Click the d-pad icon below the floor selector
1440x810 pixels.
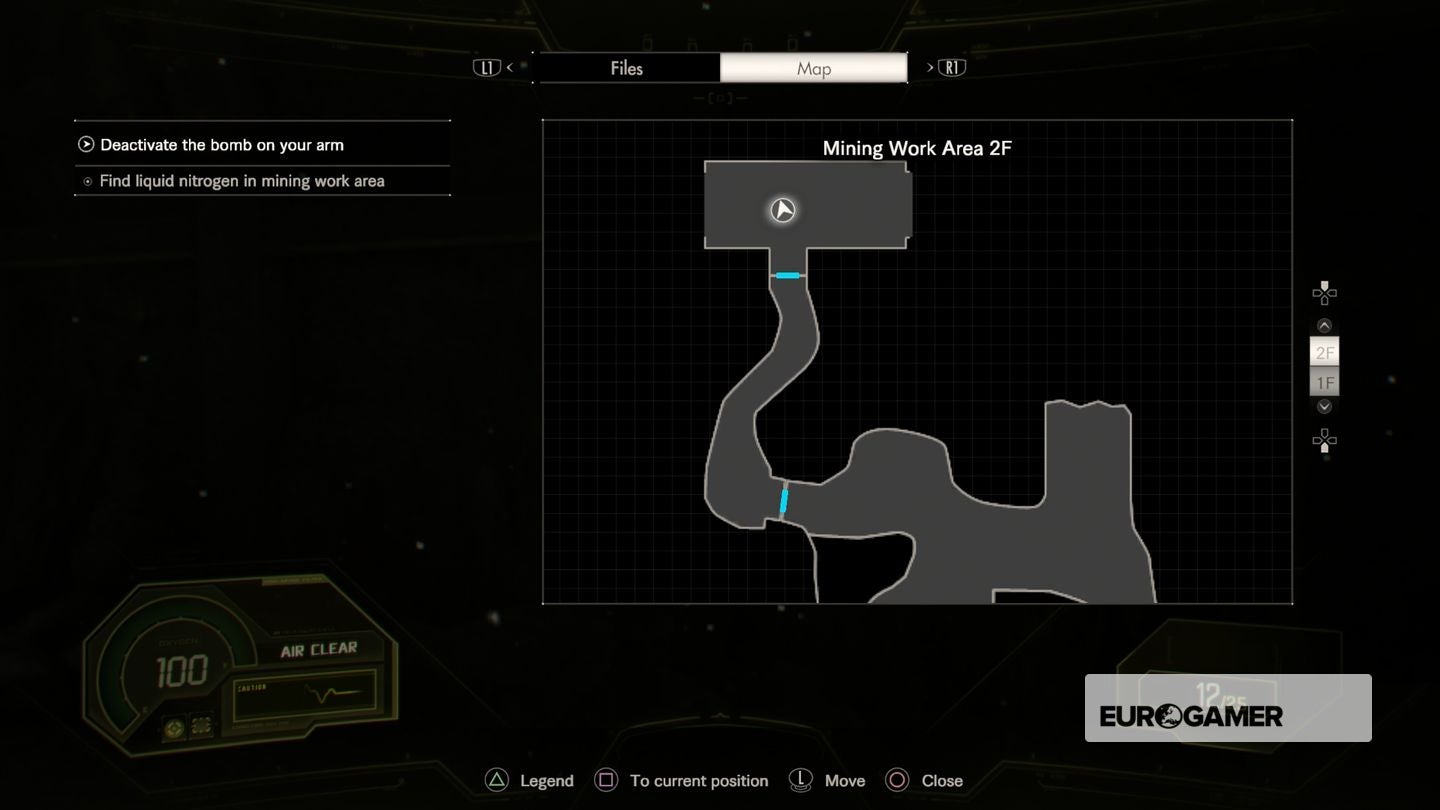(1324, 440)
